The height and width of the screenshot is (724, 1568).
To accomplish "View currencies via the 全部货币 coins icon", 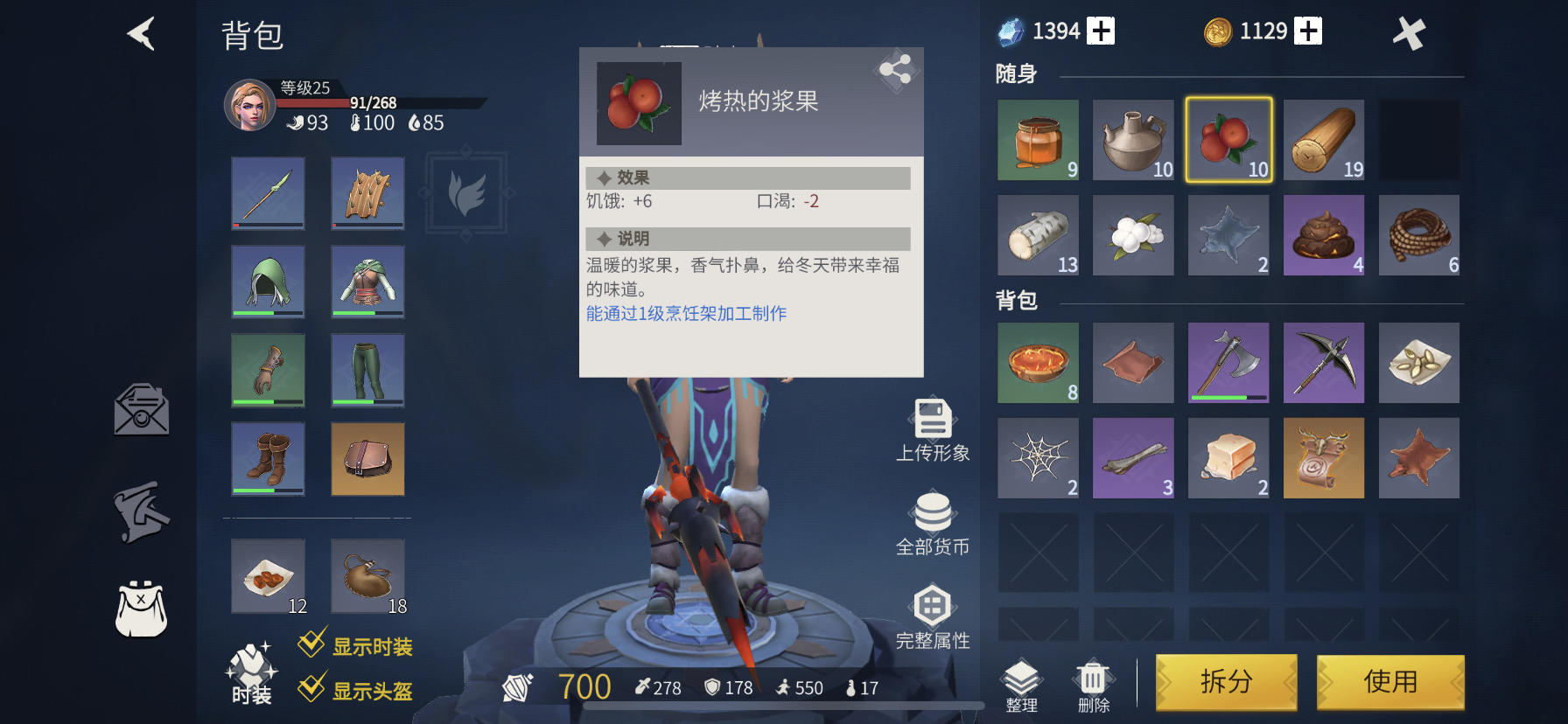I will click(x=934, y=512).
